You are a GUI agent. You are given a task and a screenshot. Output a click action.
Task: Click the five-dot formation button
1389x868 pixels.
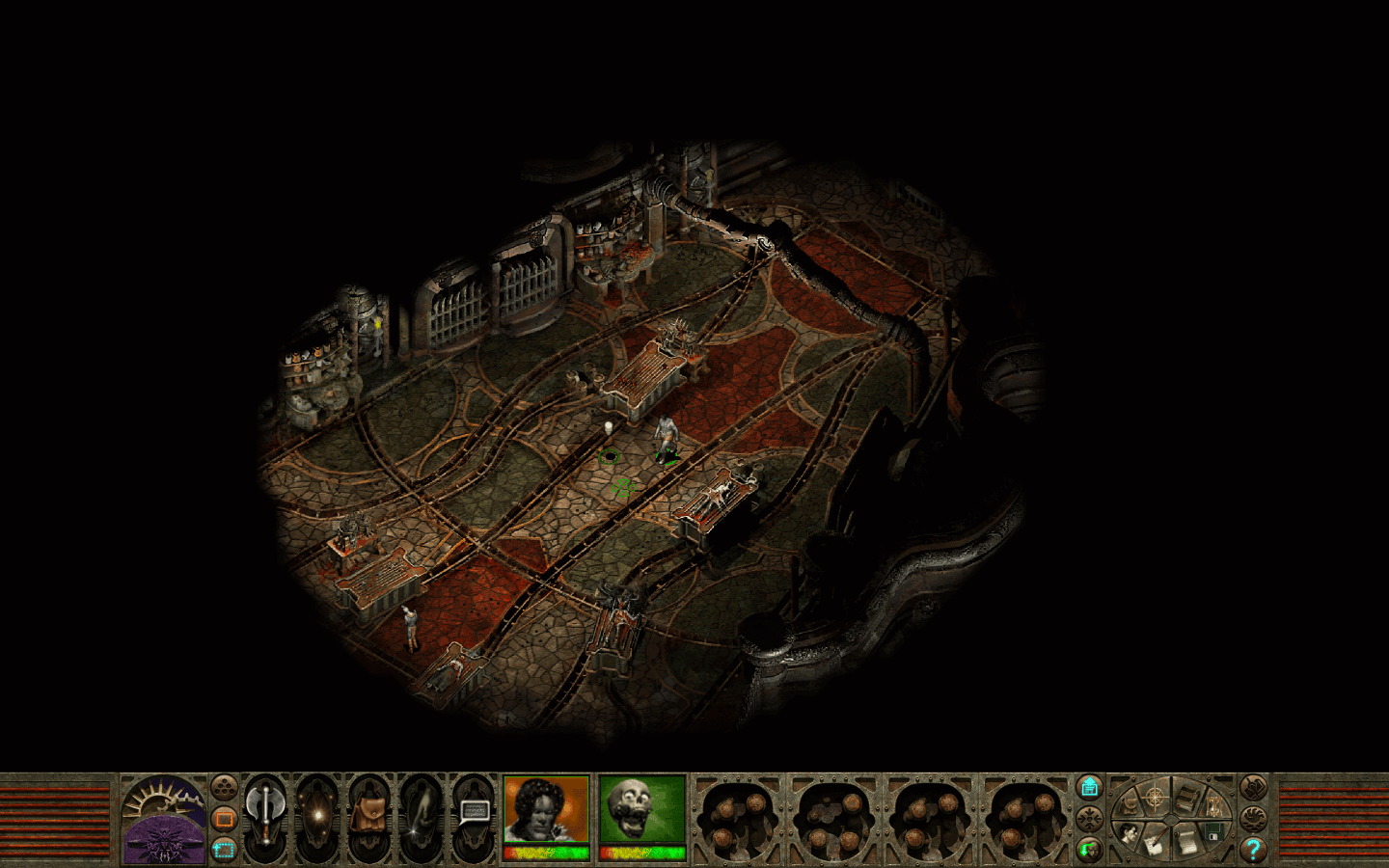(x=224, y=788)
